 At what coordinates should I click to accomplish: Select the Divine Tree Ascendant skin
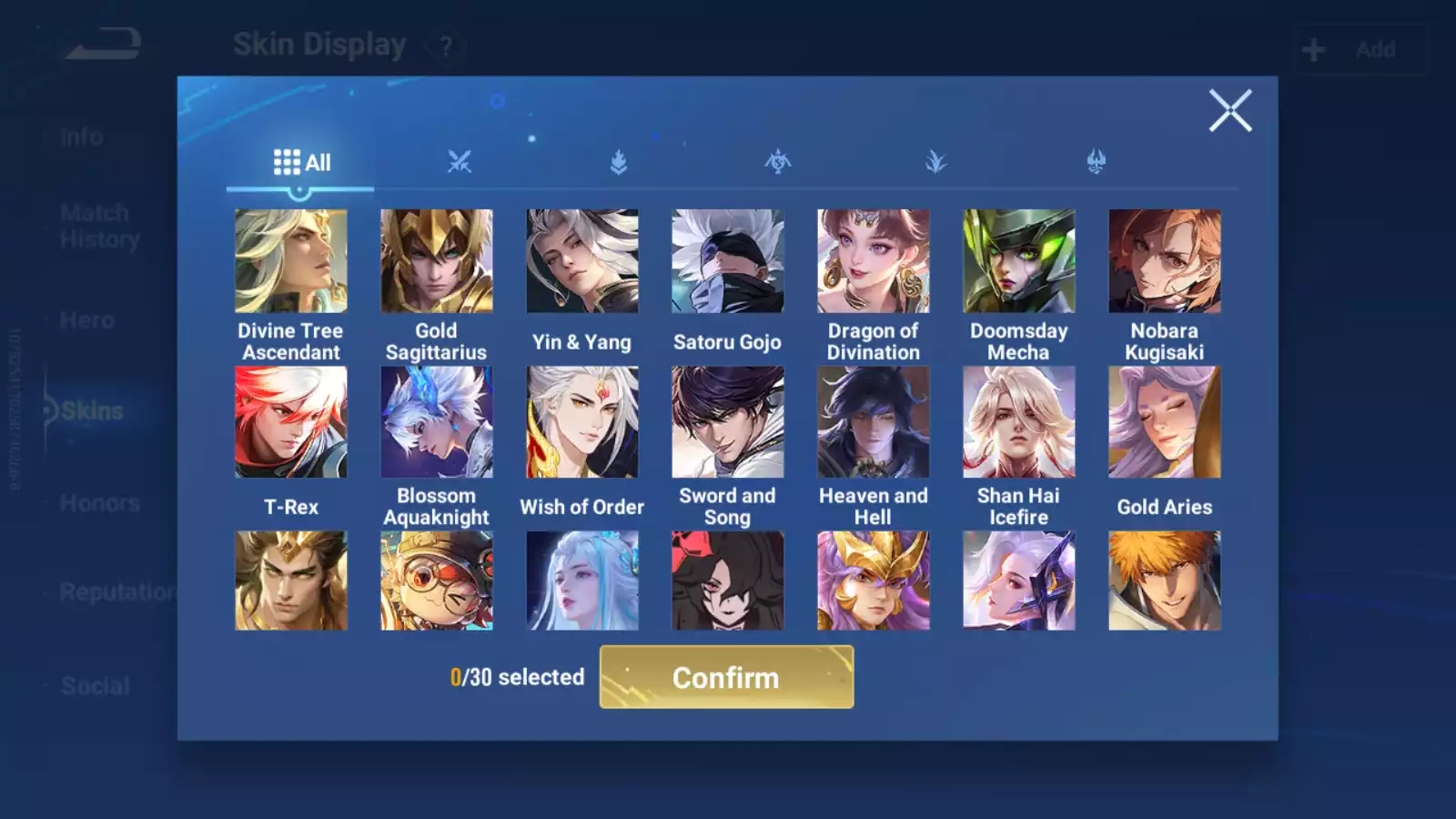click(291, 262)
